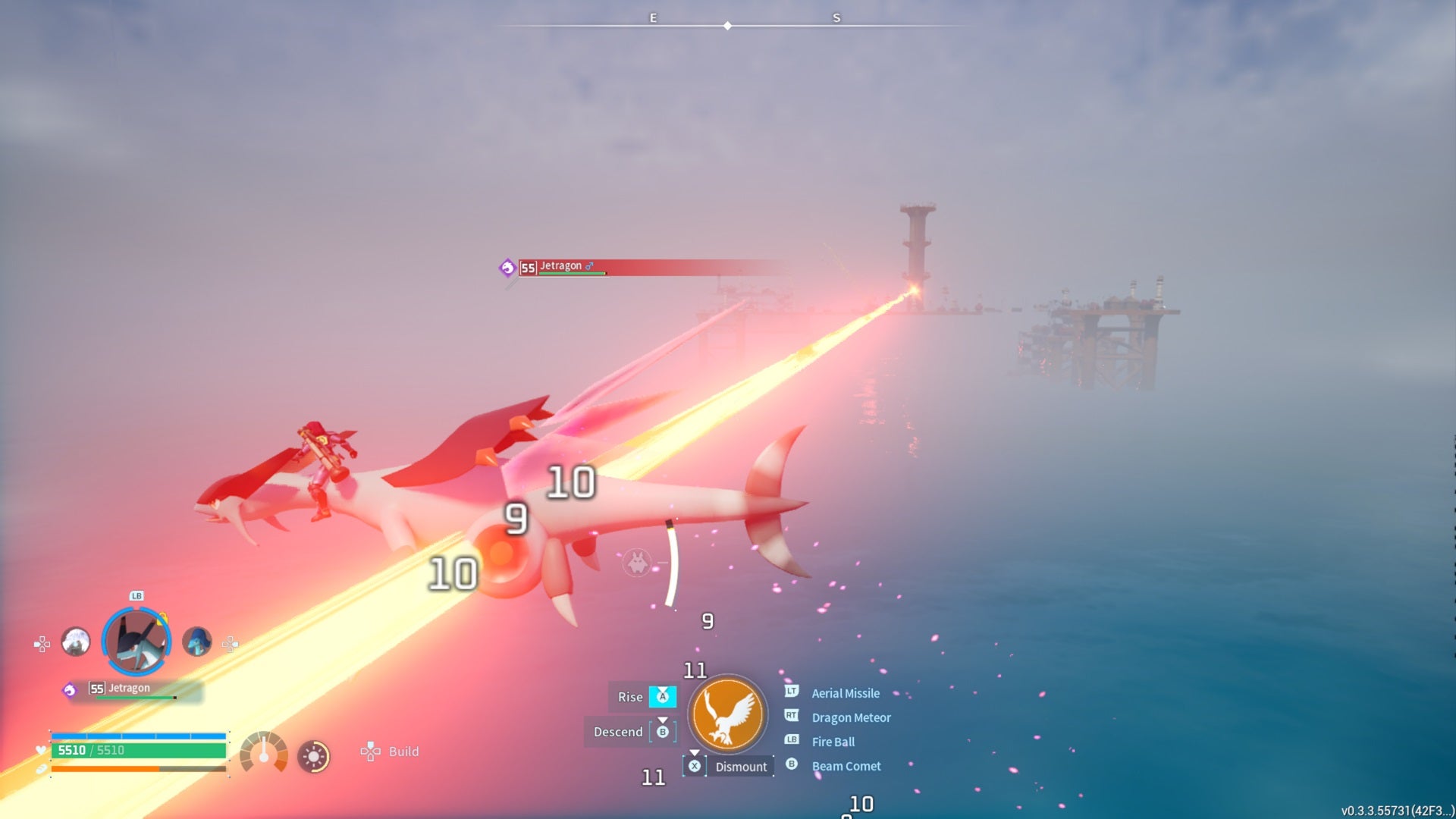The image size is (1456, 819).
Task: Click the right blue Pal portrait
Action: coord(197,641)
